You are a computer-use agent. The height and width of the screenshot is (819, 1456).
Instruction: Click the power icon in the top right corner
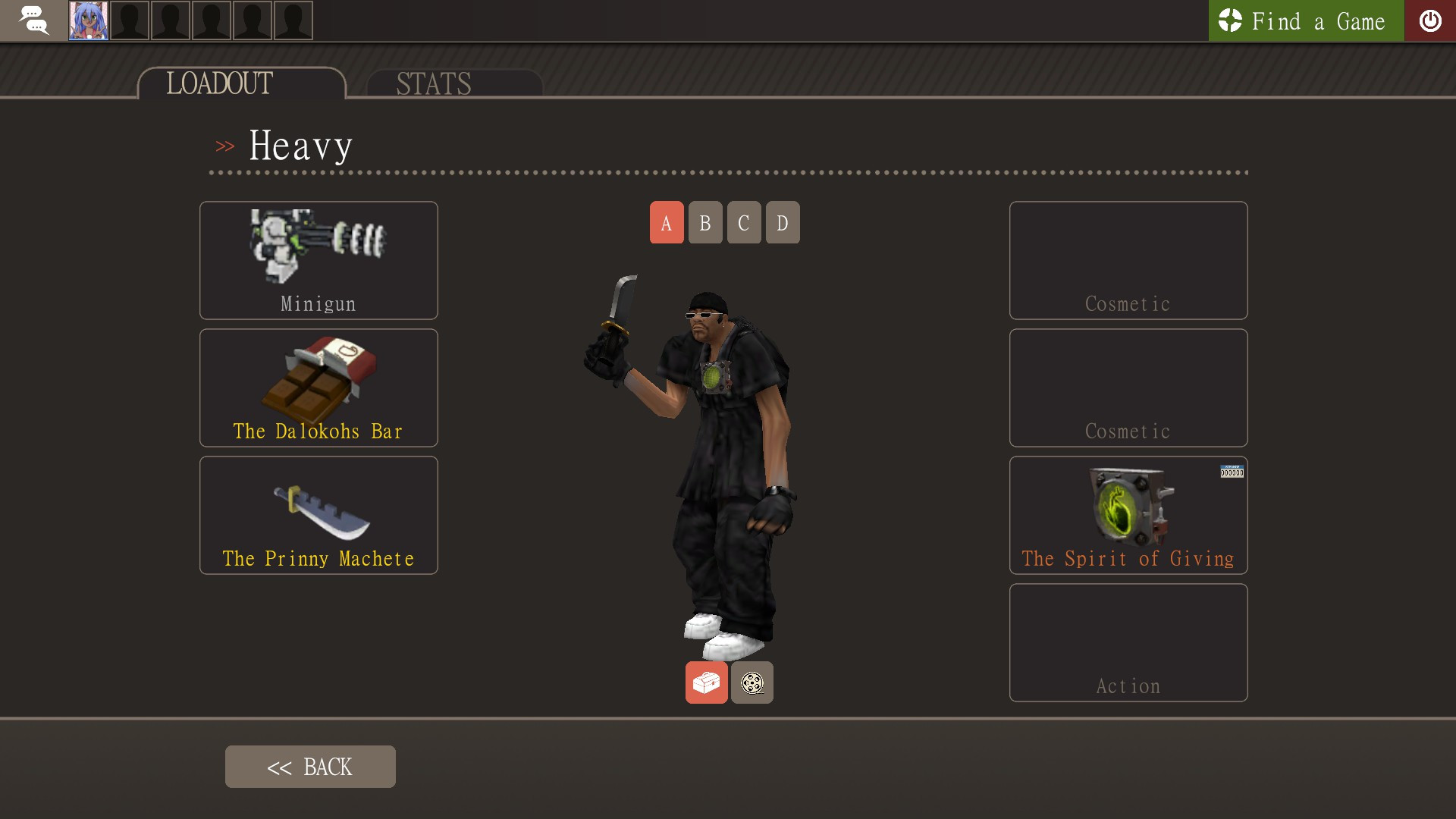point(1431,20)
